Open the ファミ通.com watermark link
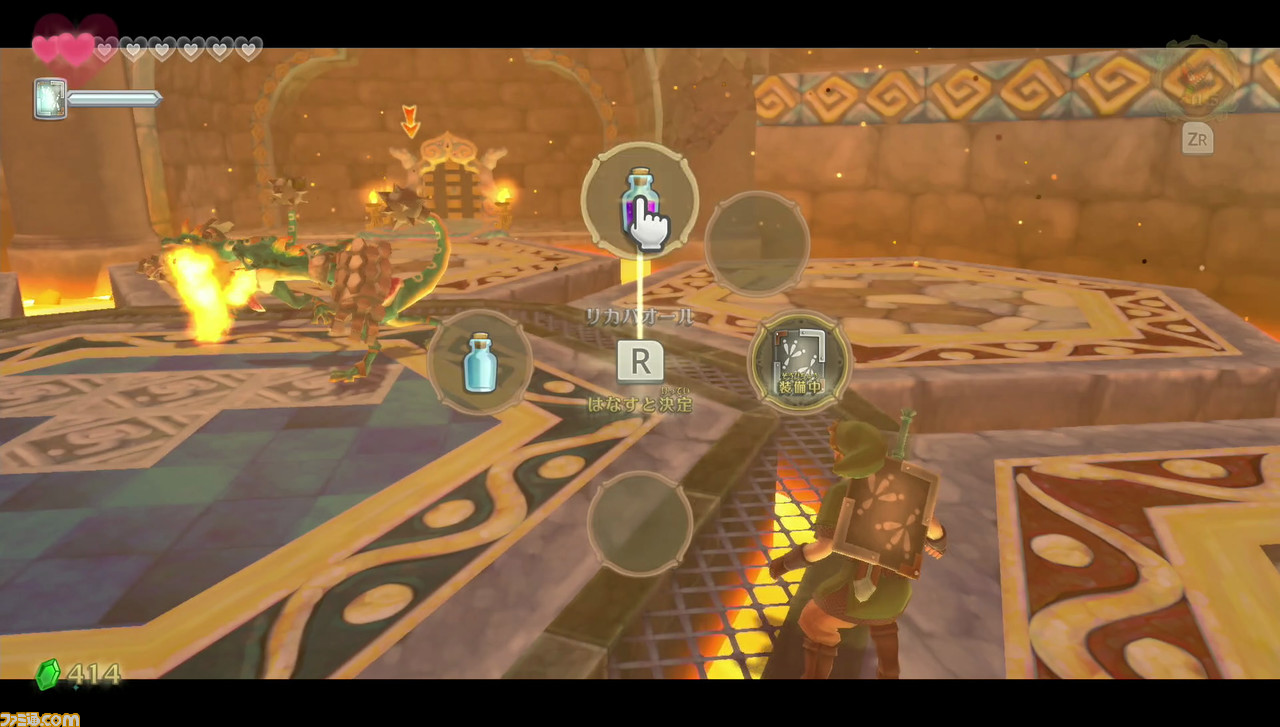Image resolution: width=1280 pixels, height=727 pixels. [40, 717]
